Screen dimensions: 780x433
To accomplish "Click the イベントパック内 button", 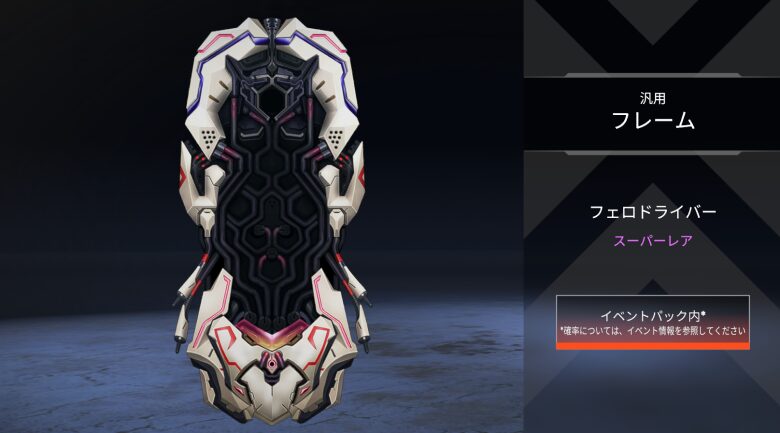I will point(652,322).
